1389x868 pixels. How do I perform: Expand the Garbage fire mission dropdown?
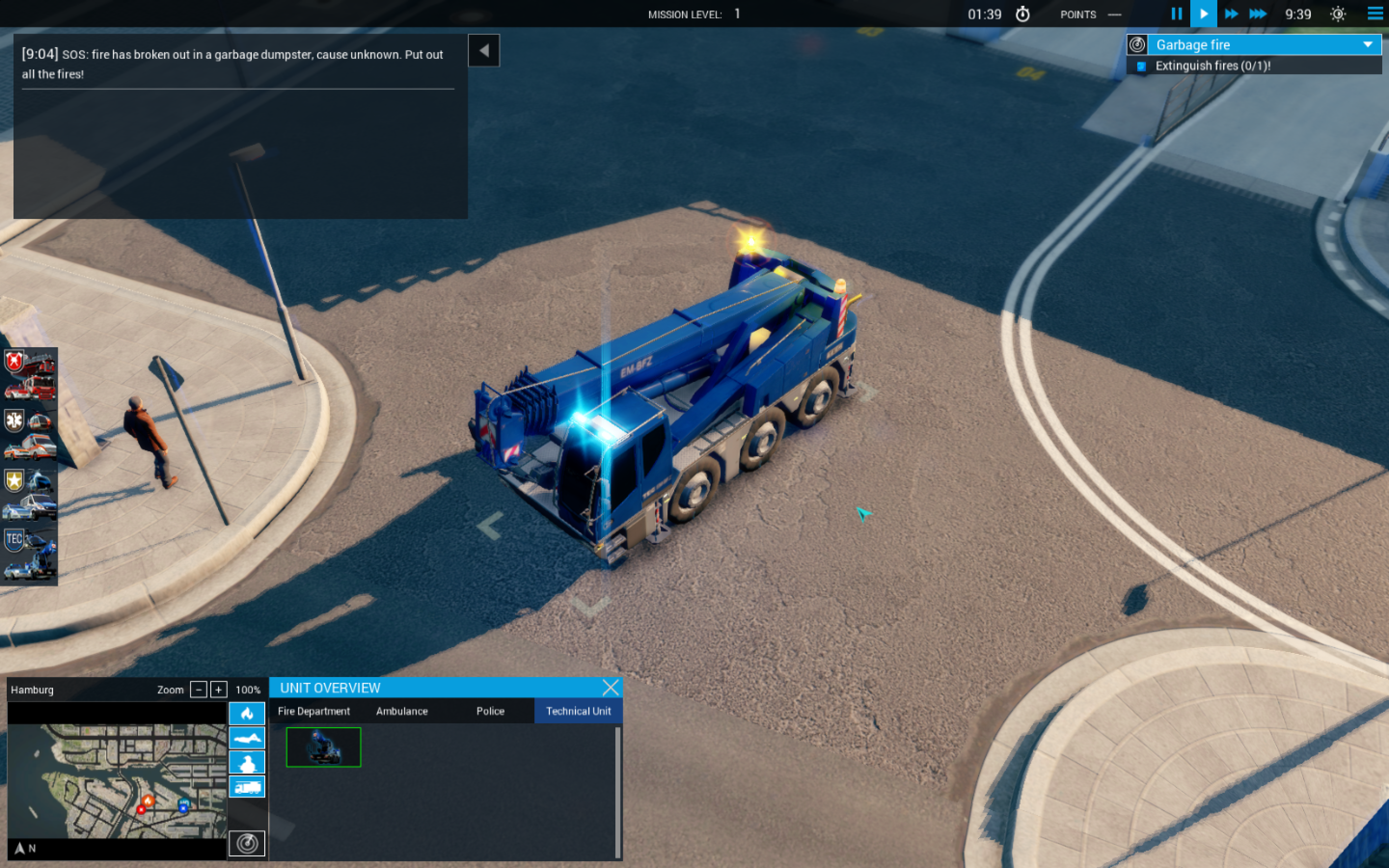[1368, 45]
